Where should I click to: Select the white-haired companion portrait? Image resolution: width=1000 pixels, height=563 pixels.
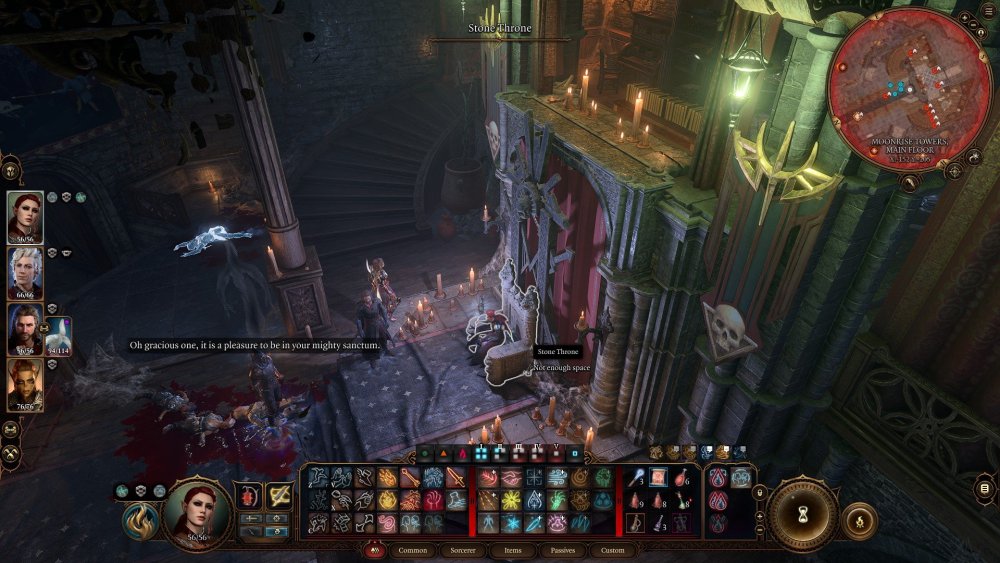25,273
